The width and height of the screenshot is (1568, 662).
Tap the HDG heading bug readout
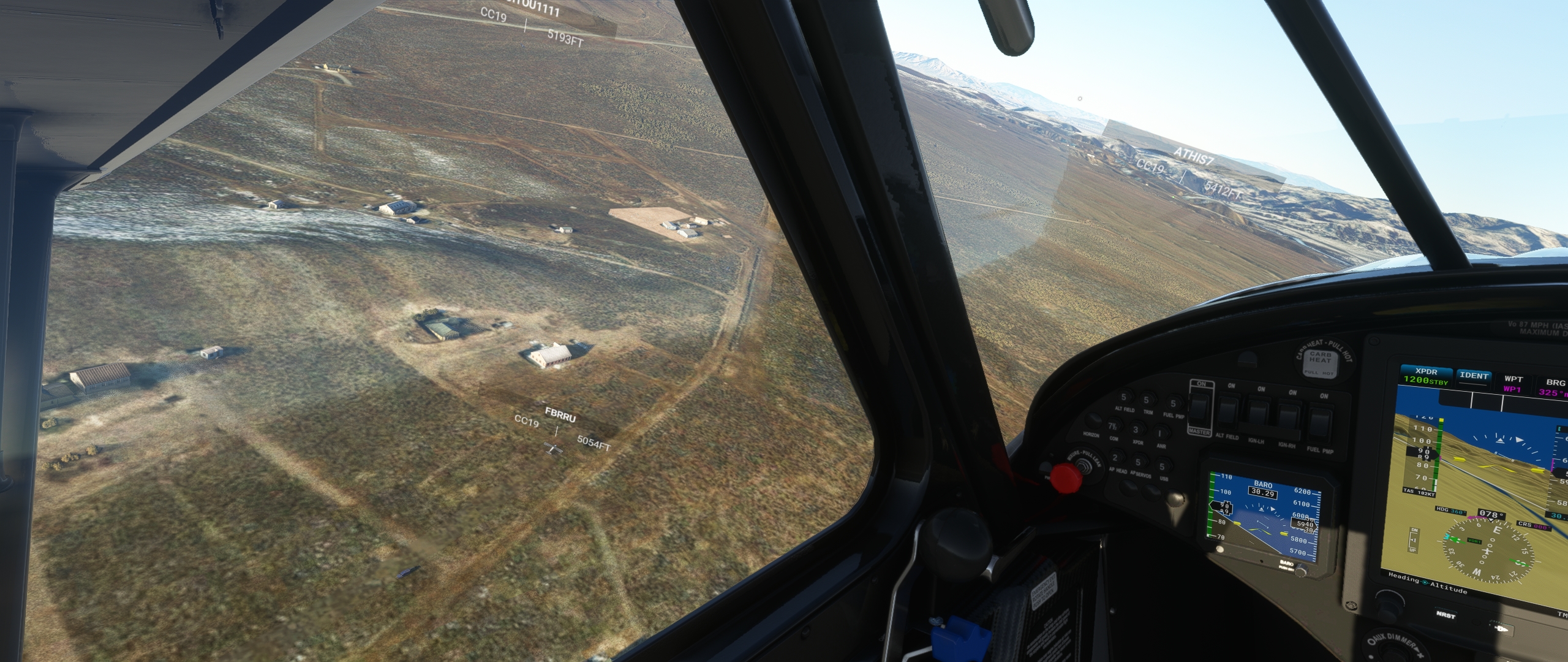pos(1450,512)
